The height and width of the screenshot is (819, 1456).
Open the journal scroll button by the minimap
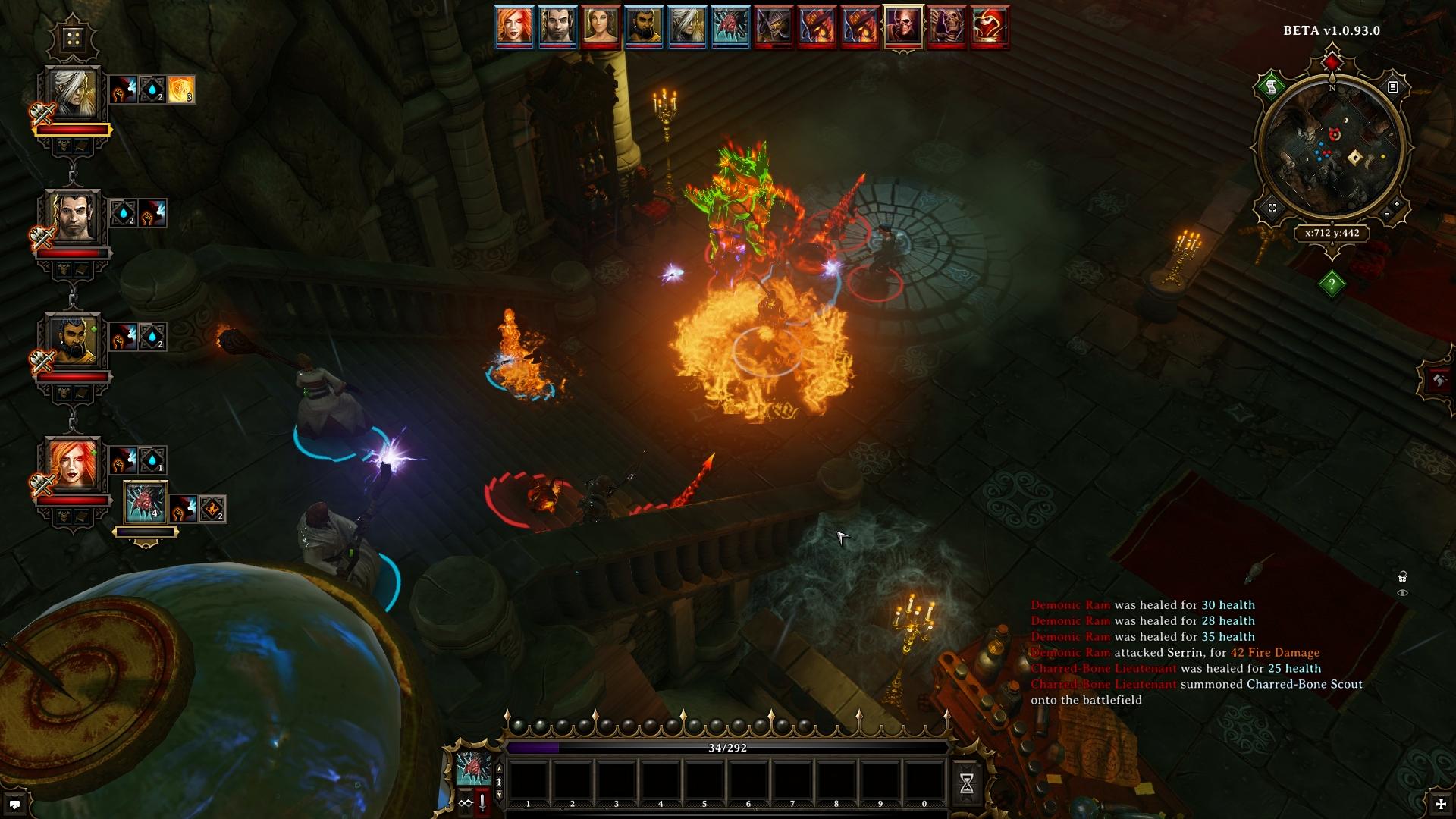(x=1269, y=88)
